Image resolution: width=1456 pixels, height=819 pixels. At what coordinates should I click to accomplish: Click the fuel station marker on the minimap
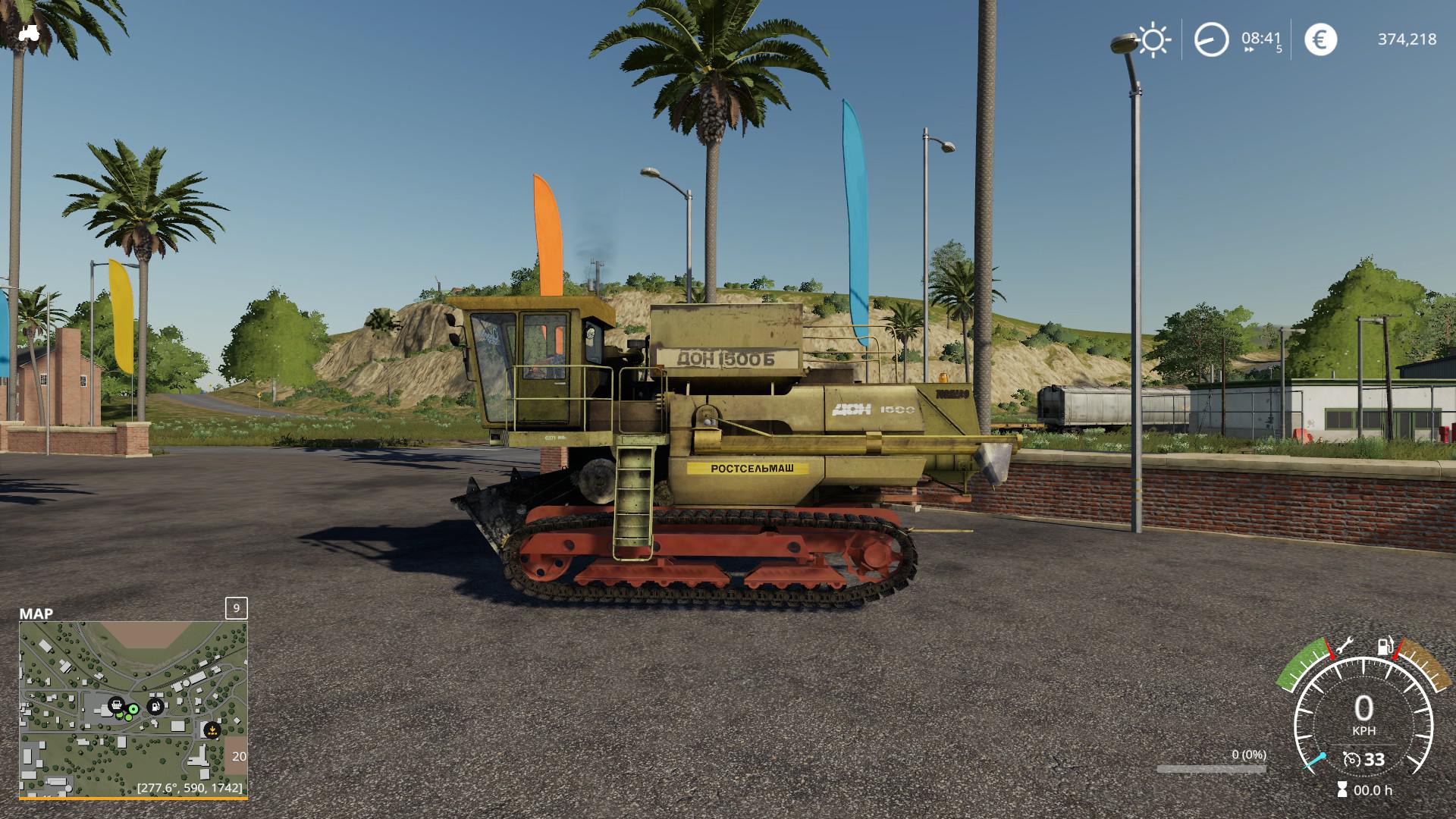coord(155,707)
